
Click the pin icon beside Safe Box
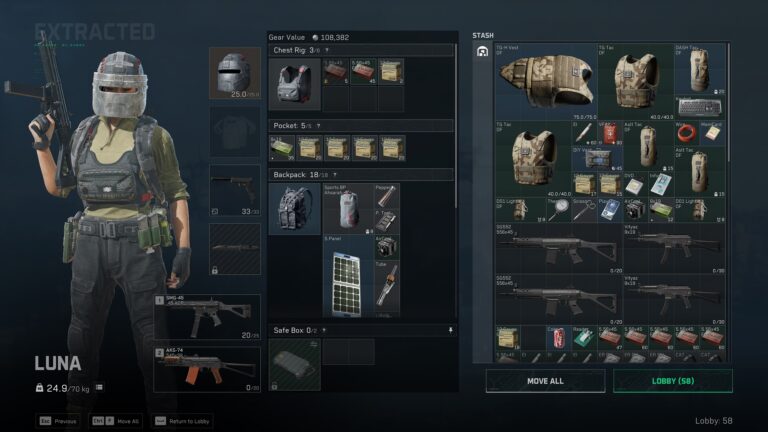point(450,330)
